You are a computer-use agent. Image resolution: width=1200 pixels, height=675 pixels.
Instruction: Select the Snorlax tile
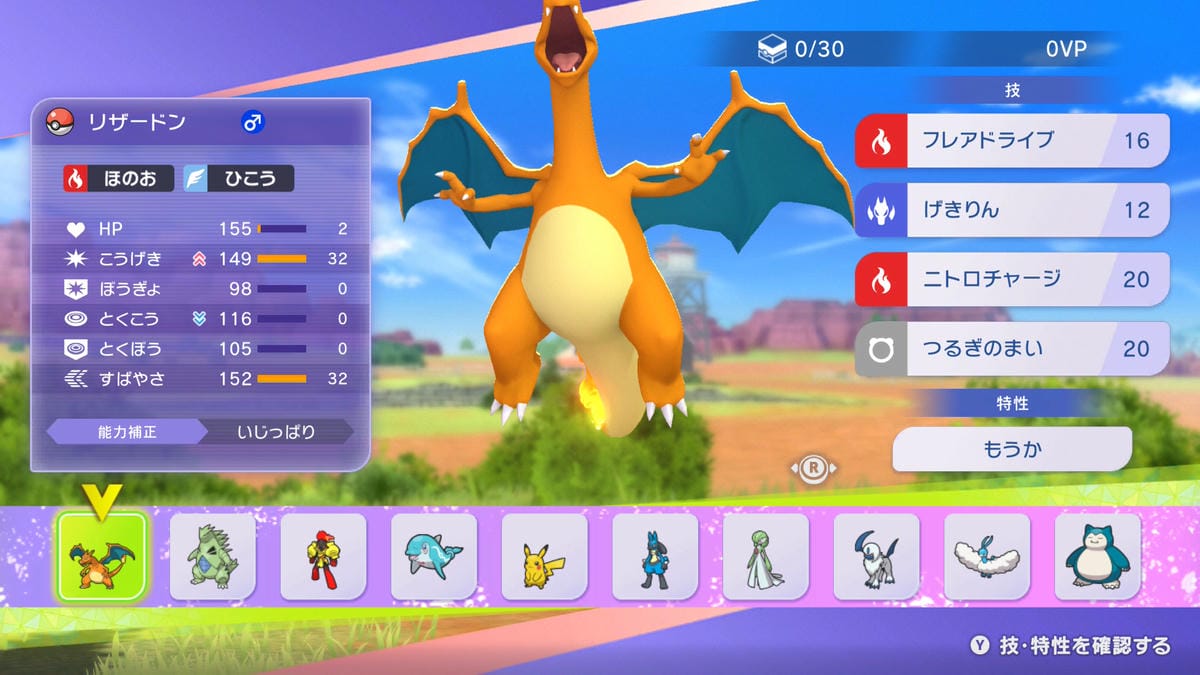tap(1097, 556)
